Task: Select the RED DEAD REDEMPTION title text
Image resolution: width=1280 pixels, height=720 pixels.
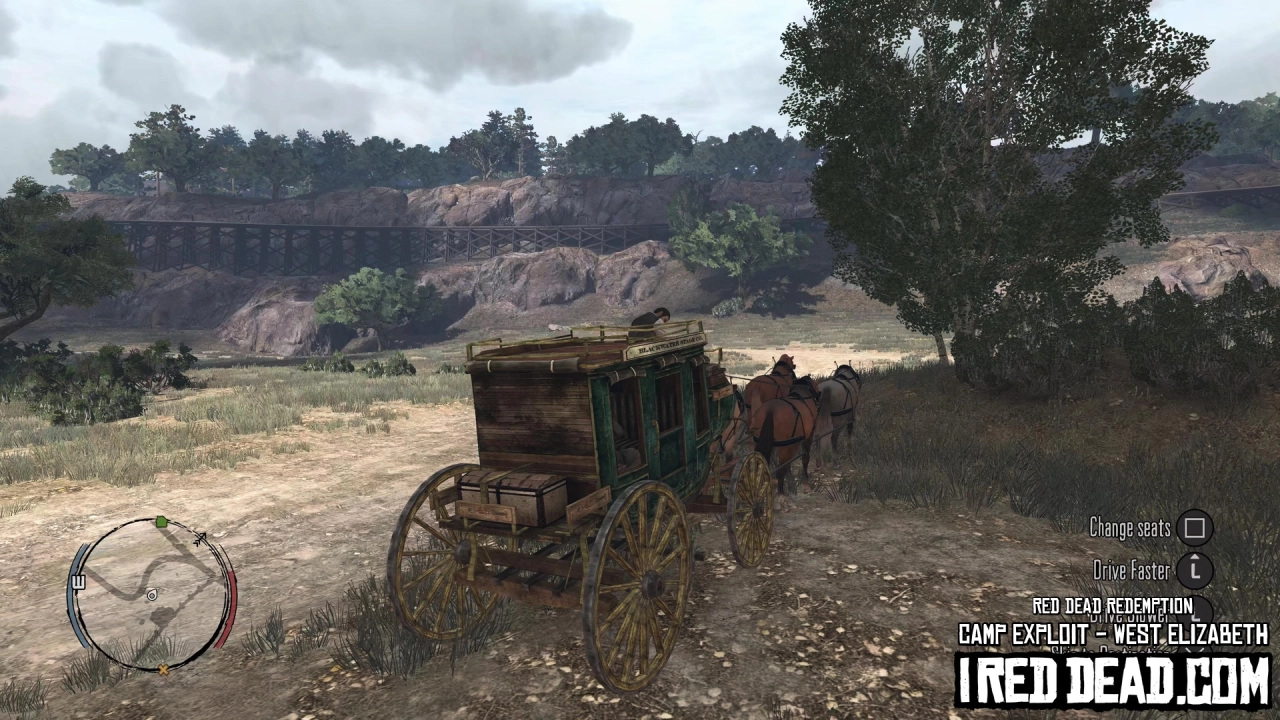Action: coord(1113,606)
